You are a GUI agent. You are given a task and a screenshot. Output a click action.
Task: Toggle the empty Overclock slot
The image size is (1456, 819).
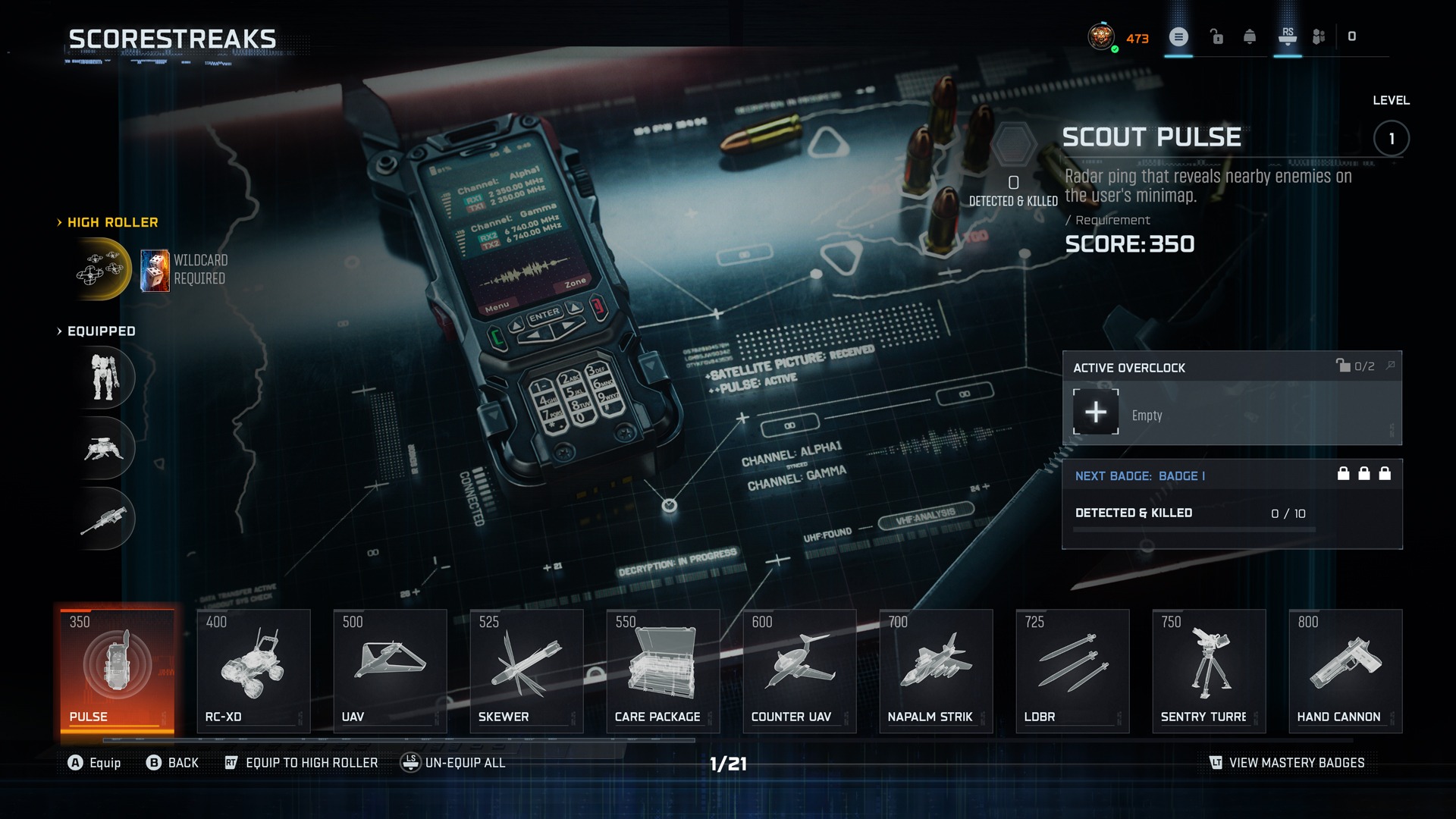[1096, 412]
